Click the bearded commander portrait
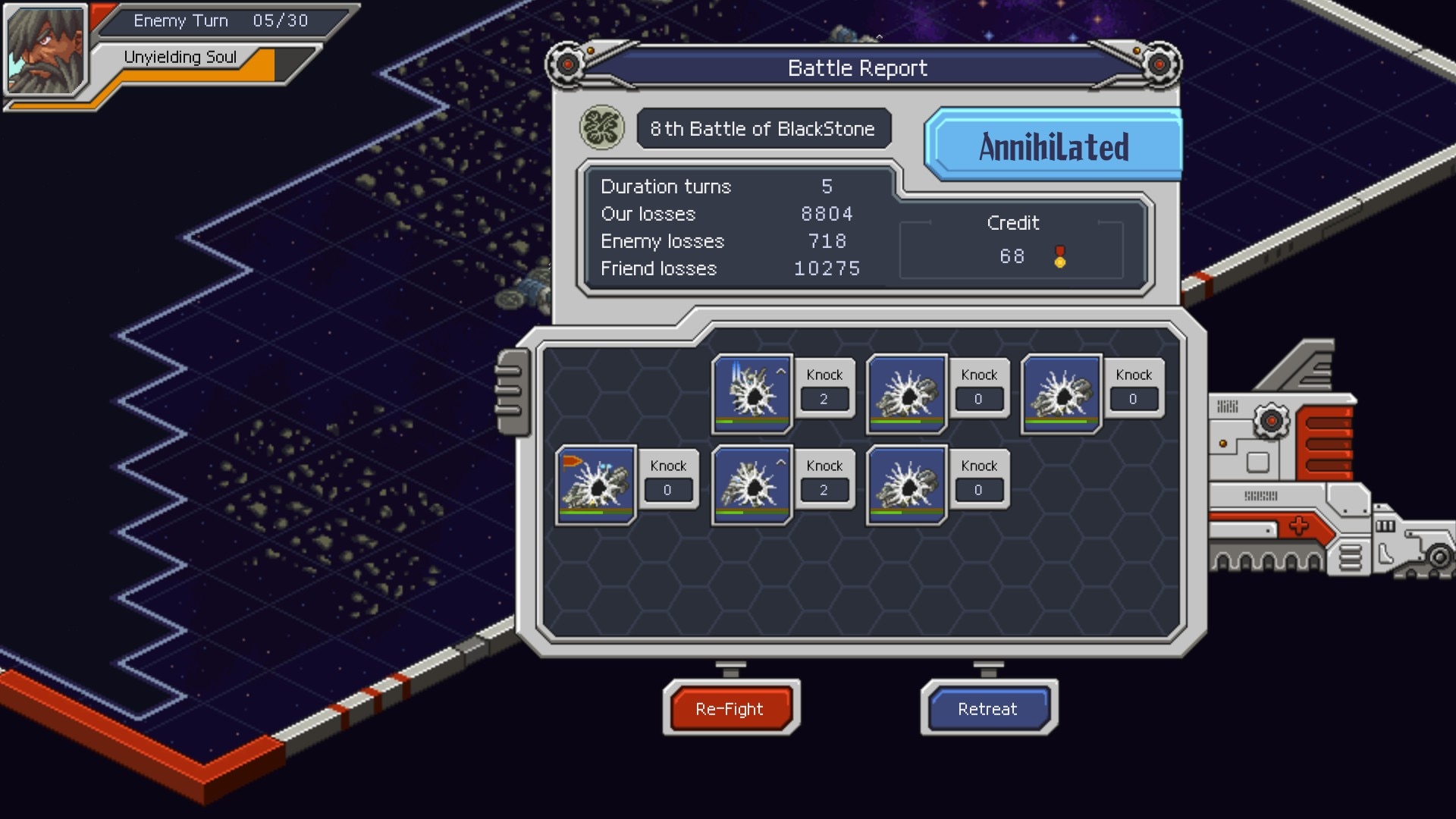This screenshot has width=1456, height=819. point(45,50)
